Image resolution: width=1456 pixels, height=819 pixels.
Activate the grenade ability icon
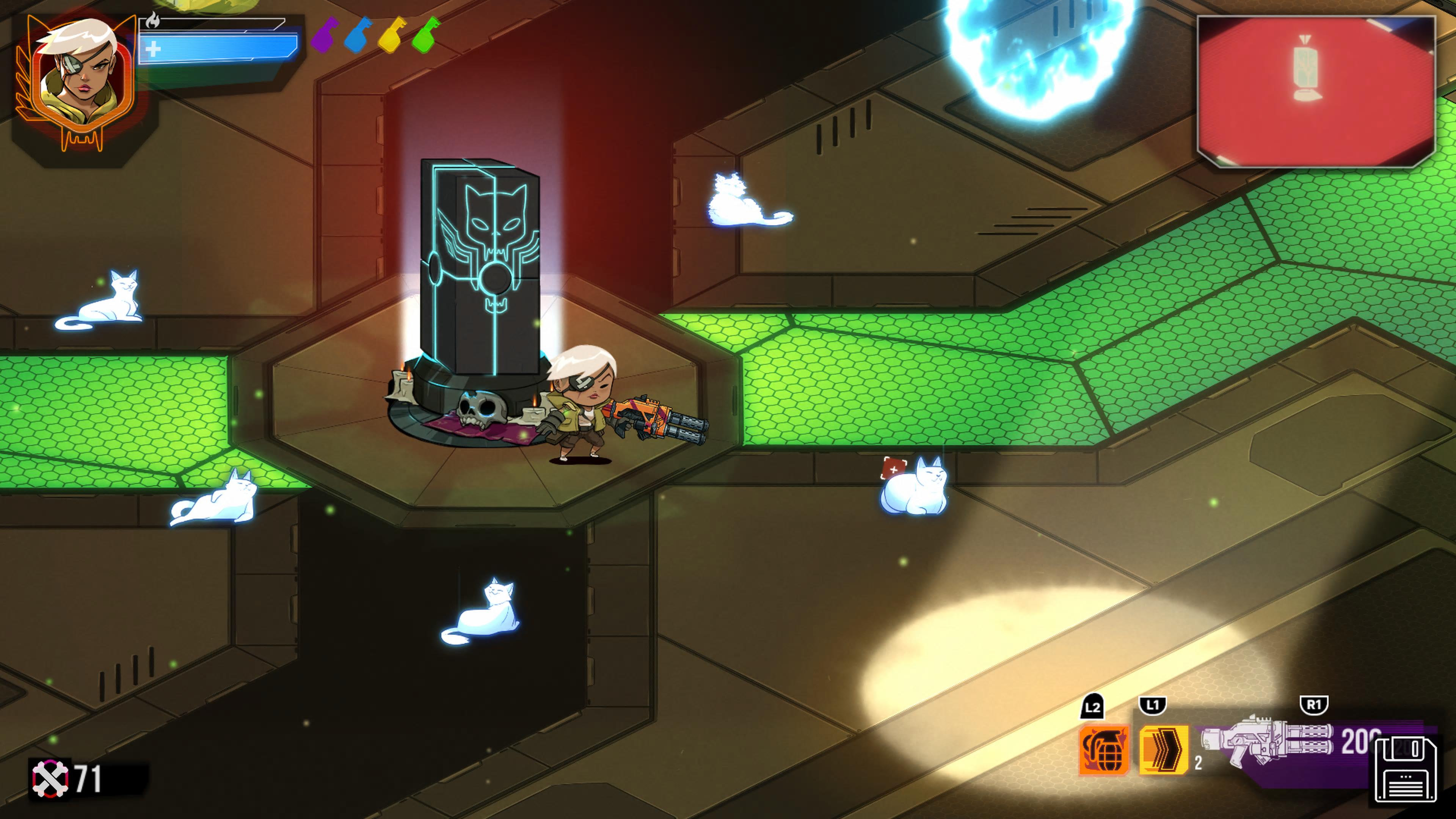pos(1104,750)
